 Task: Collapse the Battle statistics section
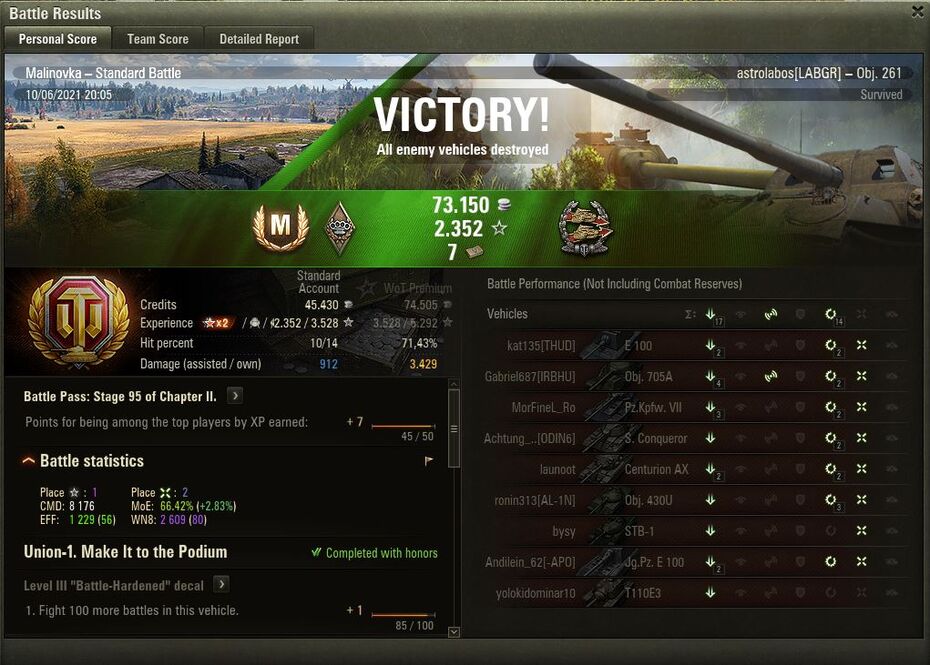tap(29, 461)
